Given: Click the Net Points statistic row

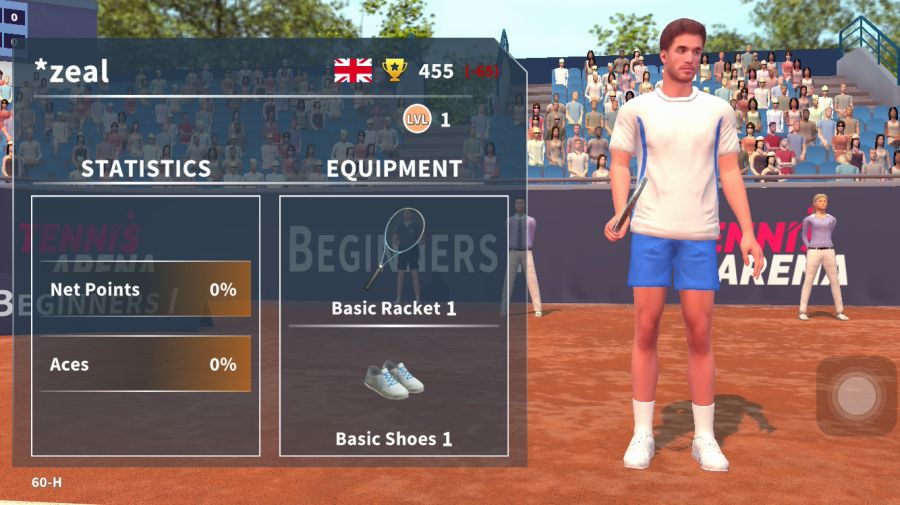Looking at the screenshot, I should tap(145, 290).
